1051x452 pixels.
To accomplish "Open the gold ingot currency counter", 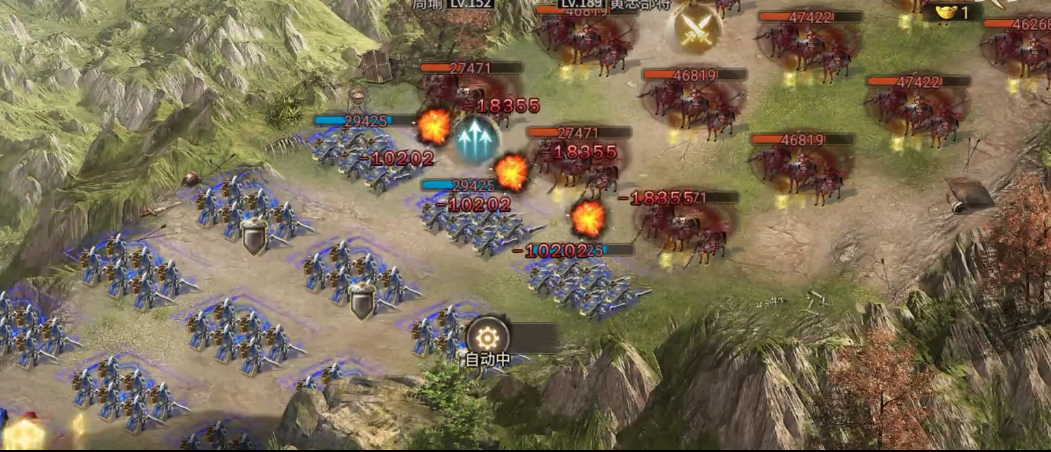I will (949, 13).
